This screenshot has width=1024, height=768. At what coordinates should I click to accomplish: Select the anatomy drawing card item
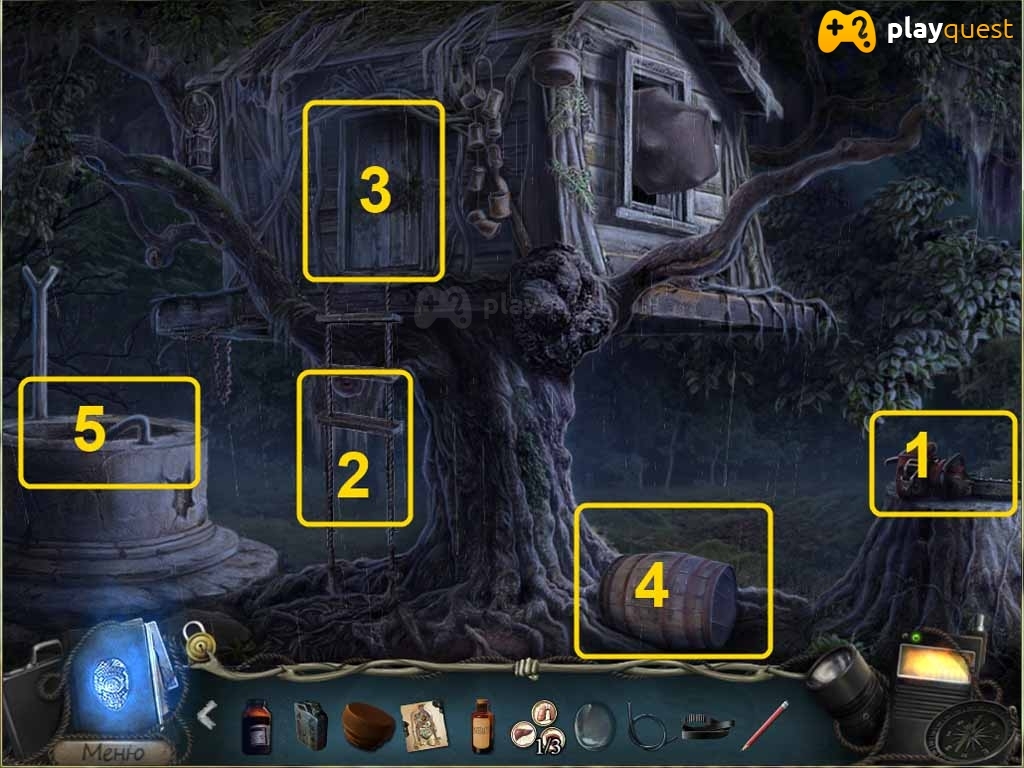pos(424,724)
